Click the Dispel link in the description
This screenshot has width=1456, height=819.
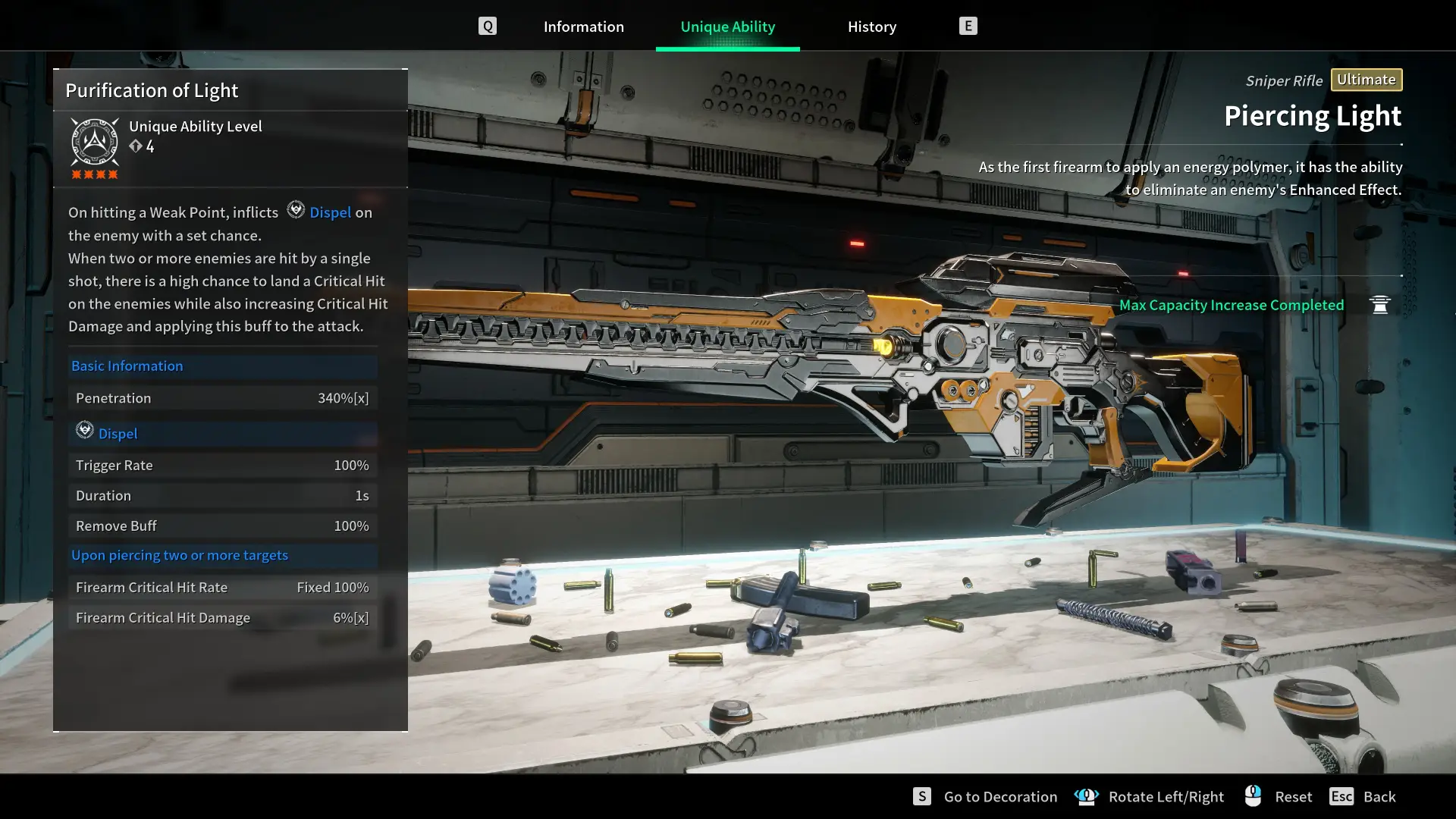pos(330,212)
